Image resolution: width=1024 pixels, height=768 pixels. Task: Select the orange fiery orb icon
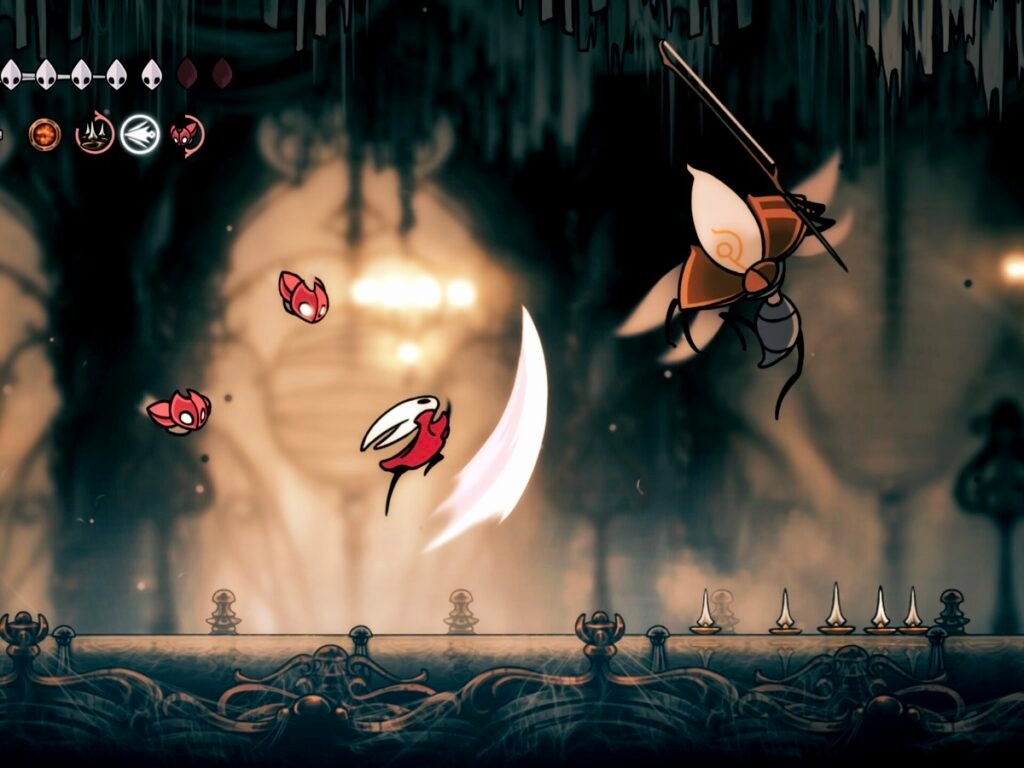(45, 134)
